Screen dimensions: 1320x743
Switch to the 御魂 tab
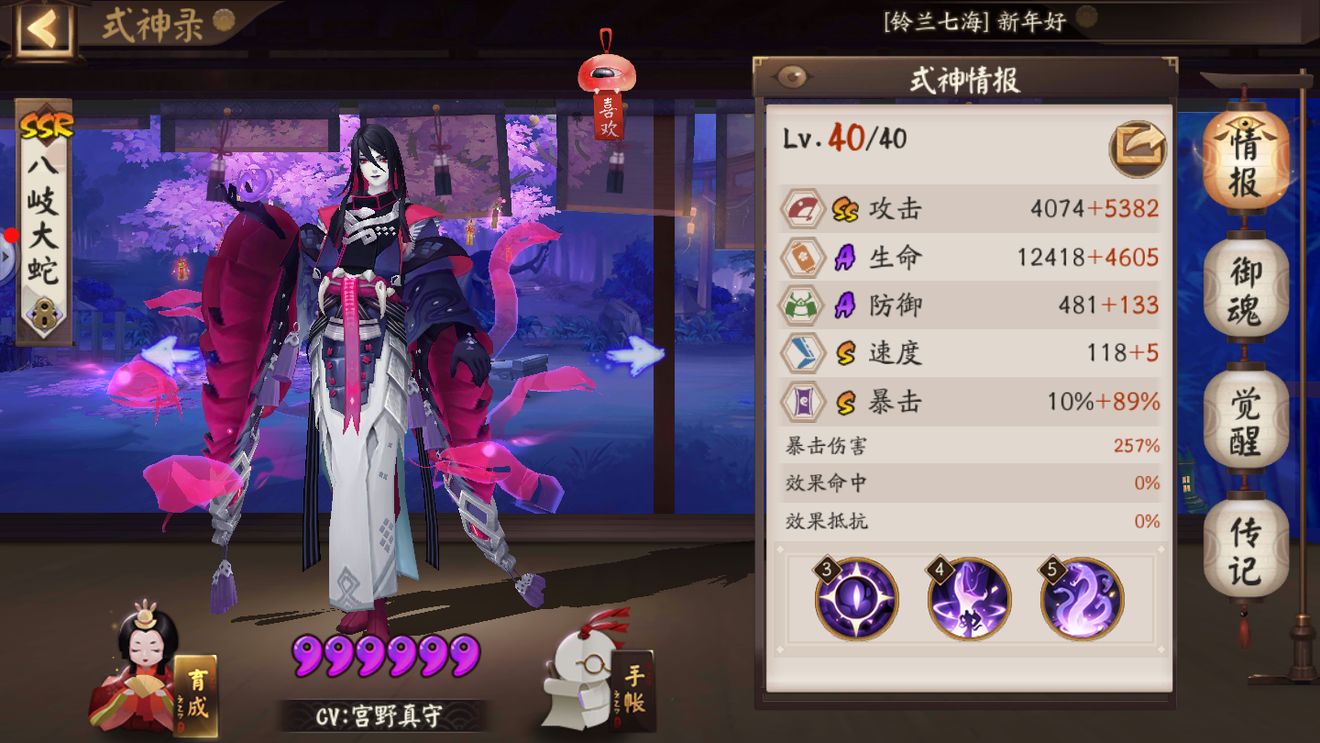click(1247, 290)
